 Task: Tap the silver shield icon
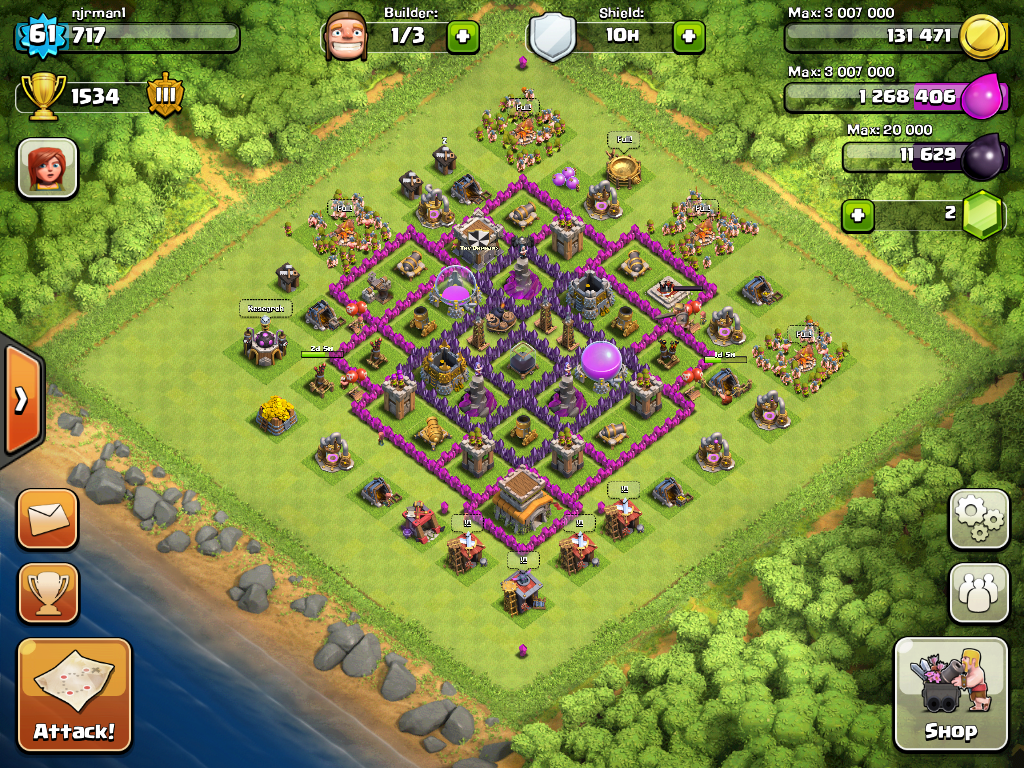point(553,37)
